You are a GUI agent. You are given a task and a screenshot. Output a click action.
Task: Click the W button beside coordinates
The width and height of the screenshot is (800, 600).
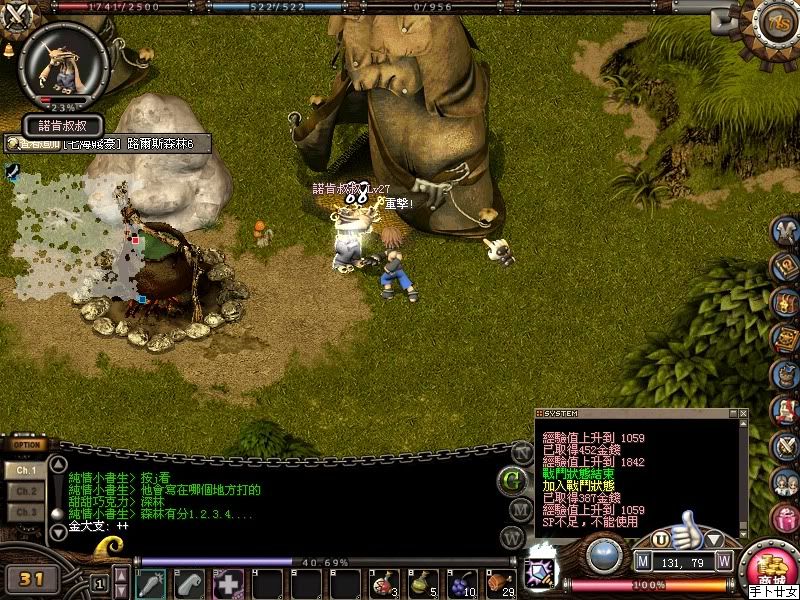click(x=723, y=560)
